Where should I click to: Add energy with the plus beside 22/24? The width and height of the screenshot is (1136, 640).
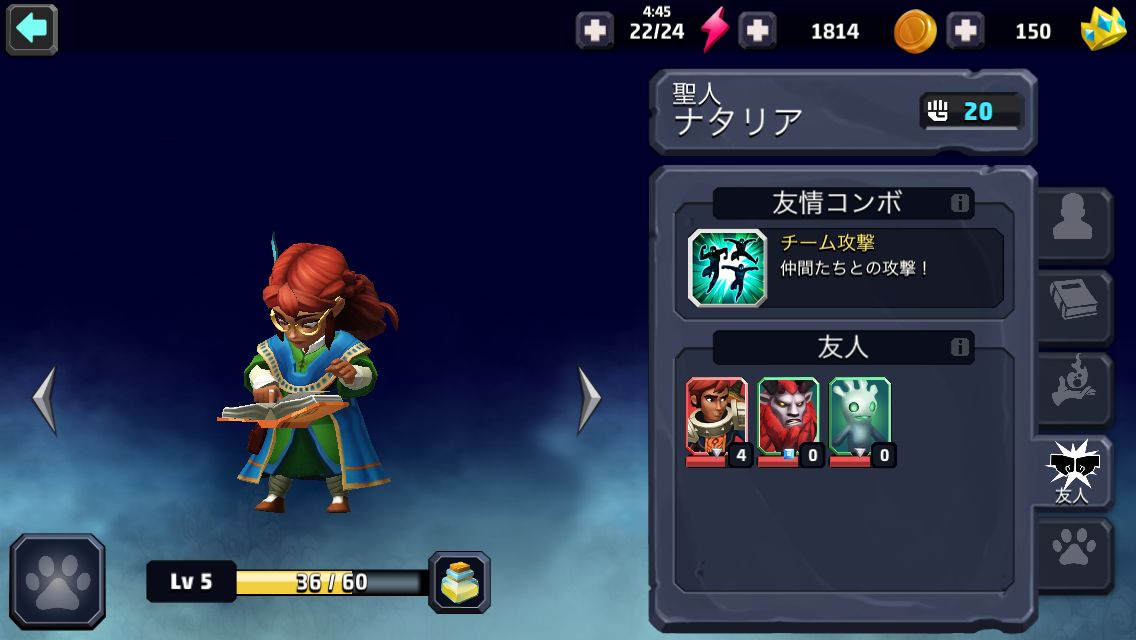tap(595, 31)
